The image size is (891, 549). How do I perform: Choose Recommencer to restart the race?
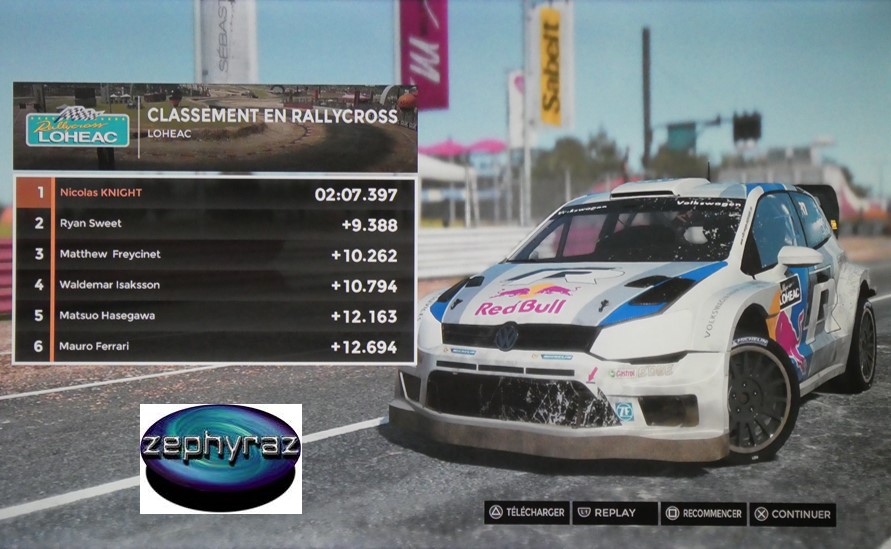(x=703, y=514)
